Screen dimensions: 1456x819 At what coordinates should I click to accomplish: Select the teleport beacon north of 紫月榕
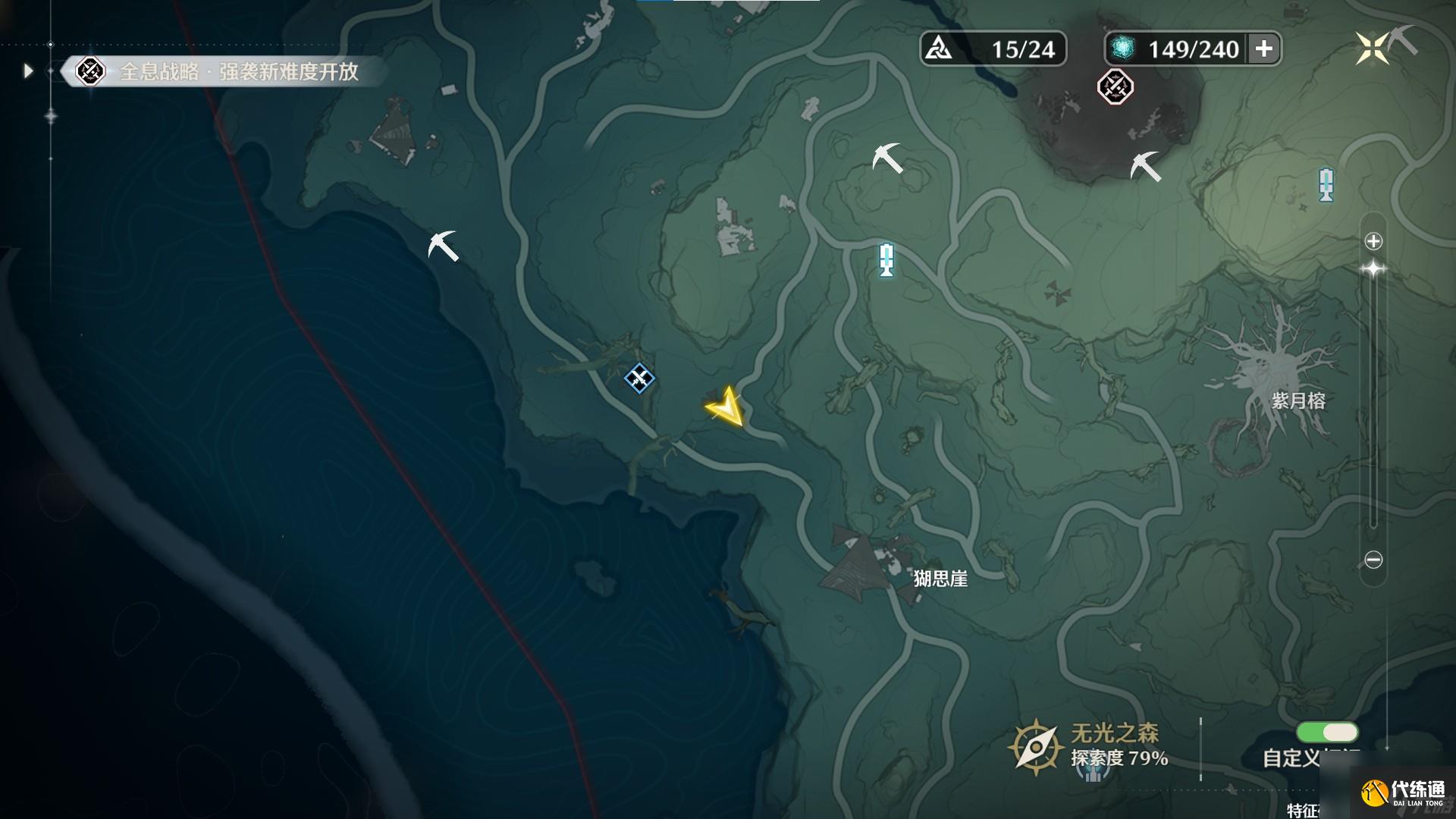pos(1326,184)
